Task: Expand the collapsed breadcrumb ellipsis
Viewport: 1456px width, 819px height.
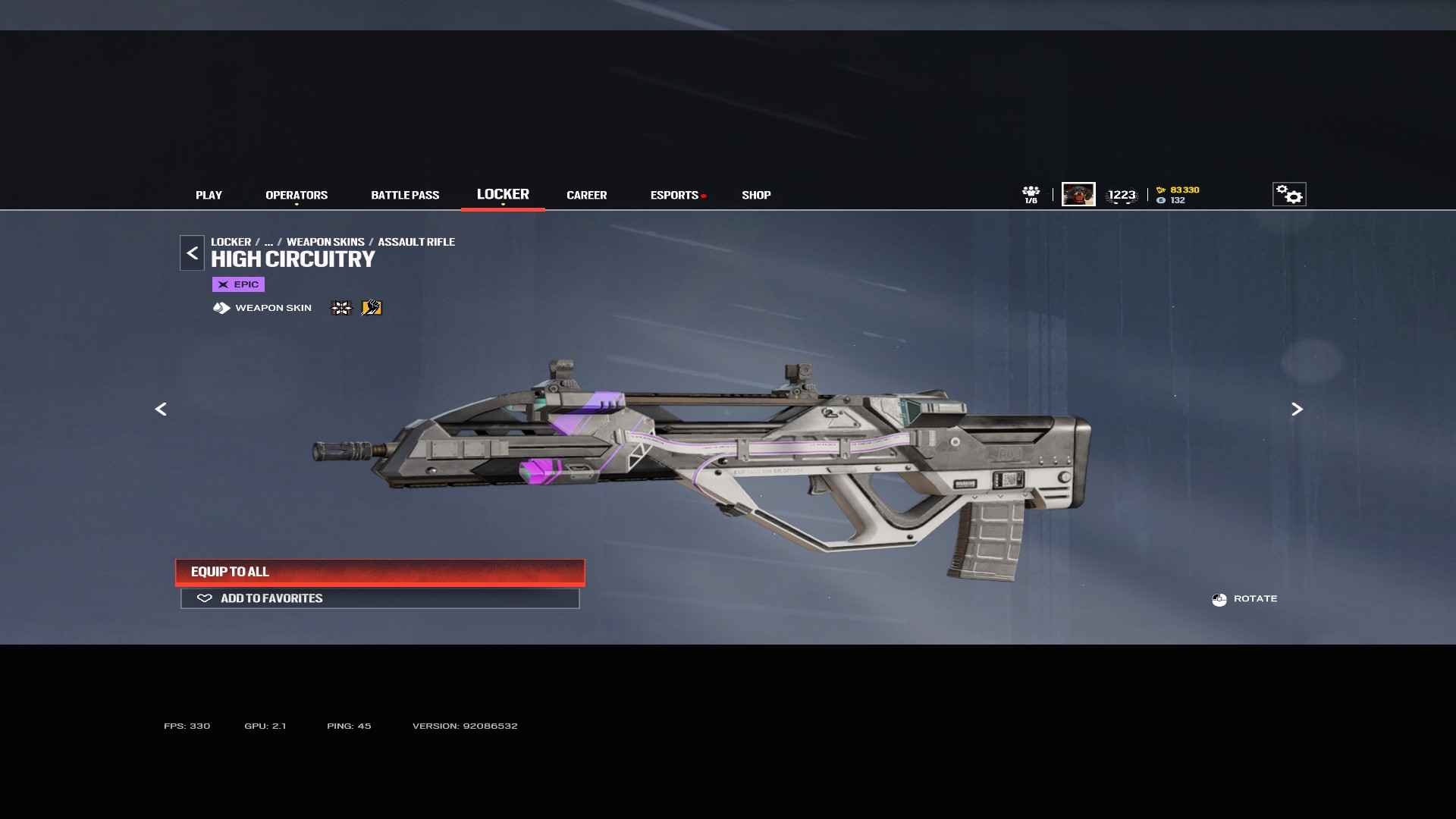Action: click(x=268, y=242)
